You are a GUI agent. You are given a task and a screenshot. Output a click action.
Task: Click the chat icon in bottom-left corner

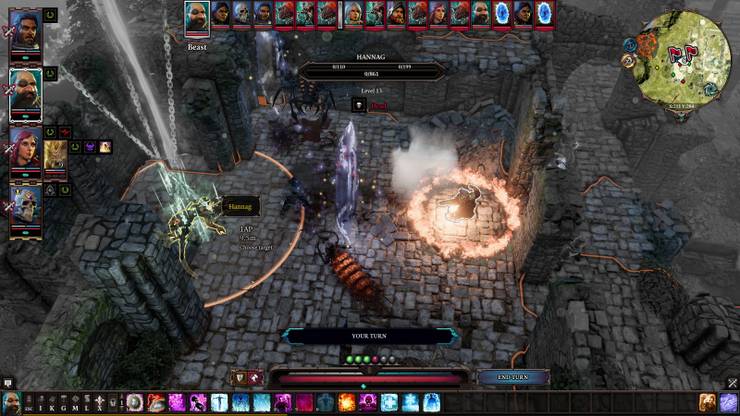7,383
